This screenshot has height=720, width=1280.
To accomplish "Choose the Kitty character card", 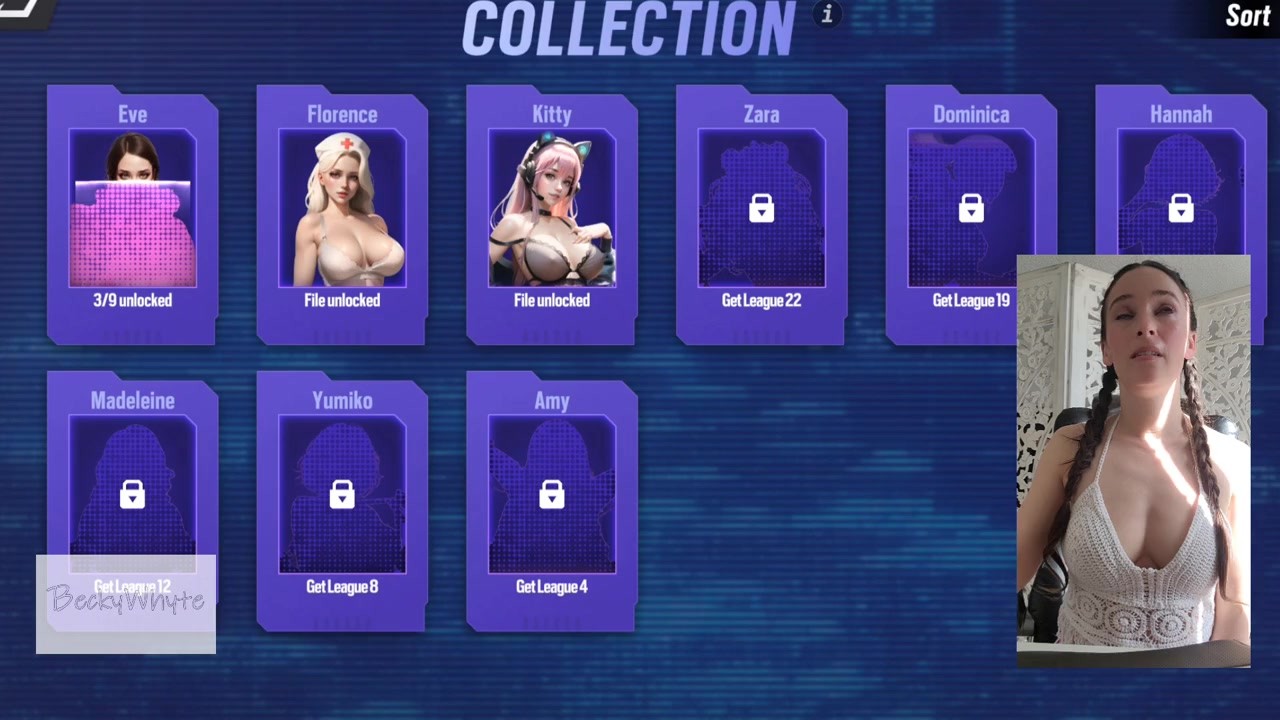I will pos(552,215).
